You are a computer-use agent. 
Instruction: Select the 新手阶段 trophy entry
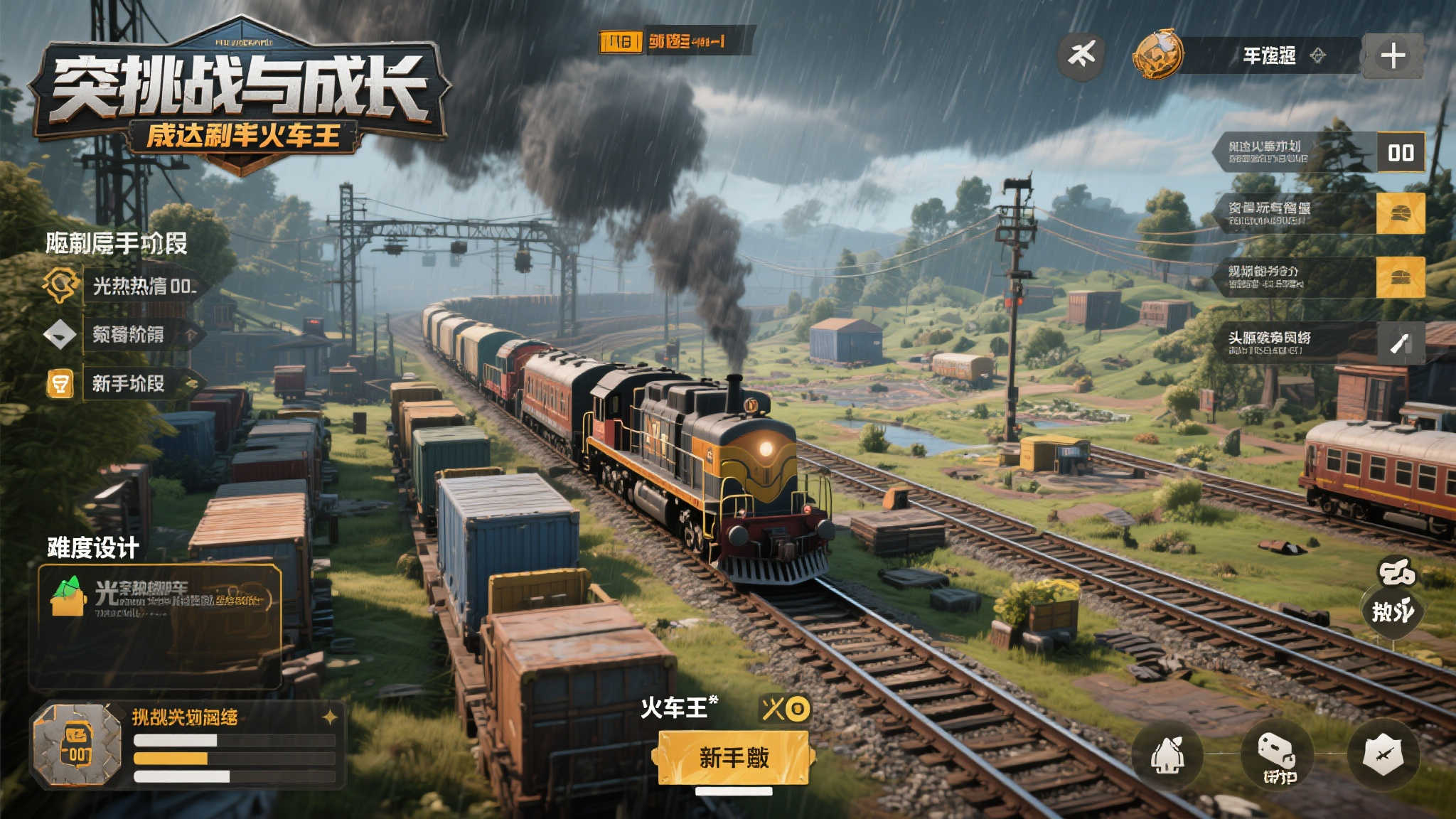pos(128,384)
